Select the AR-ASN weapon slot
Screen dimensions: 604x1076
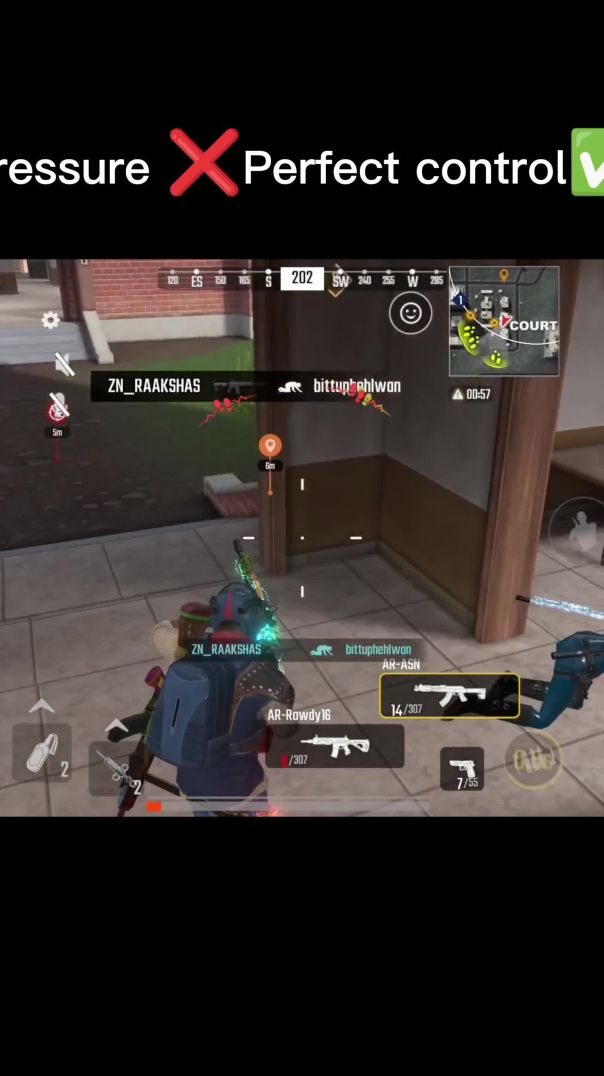(449, 696)
